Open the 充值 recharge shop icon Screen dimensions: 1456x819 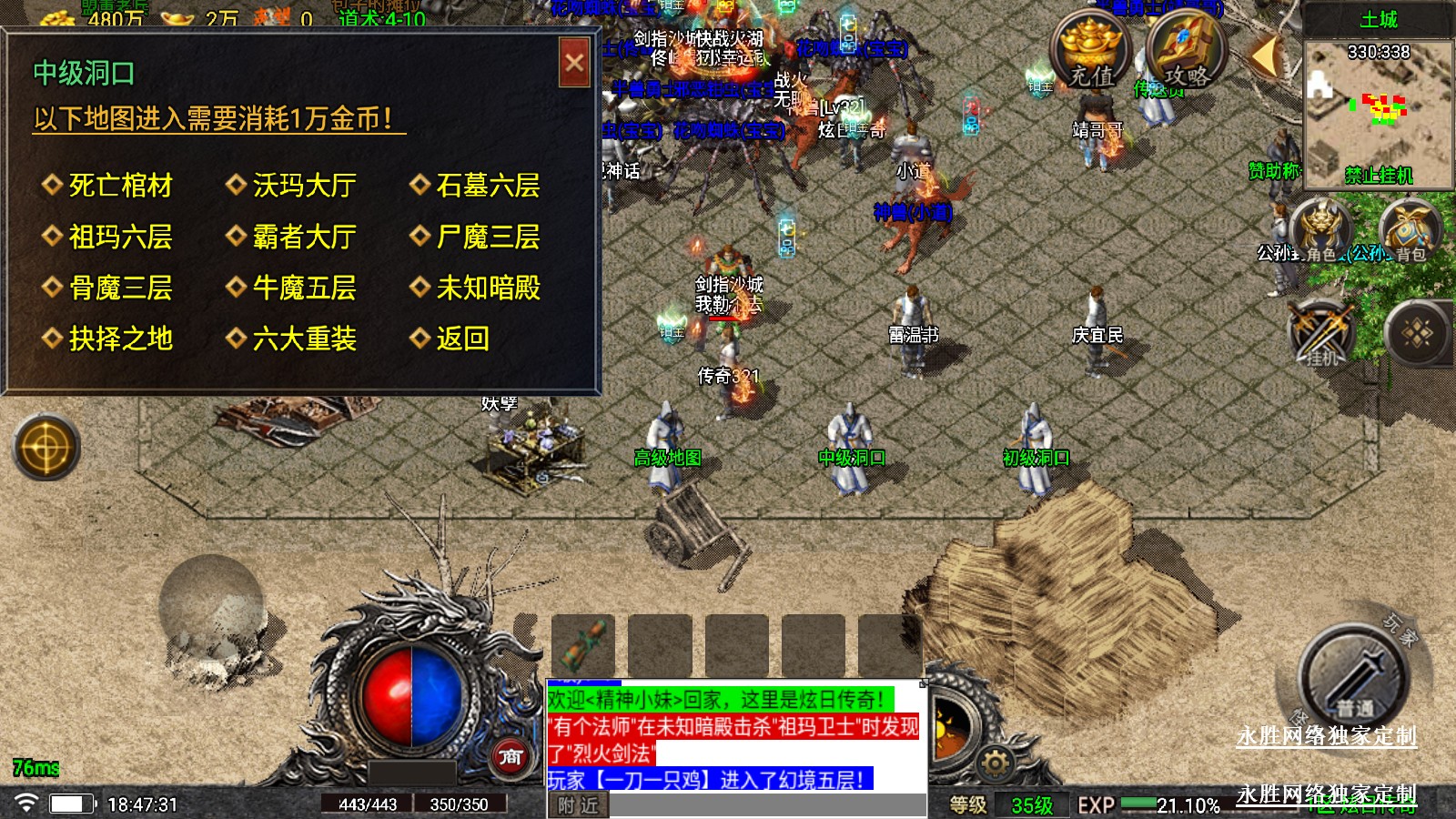[1091, 53]
